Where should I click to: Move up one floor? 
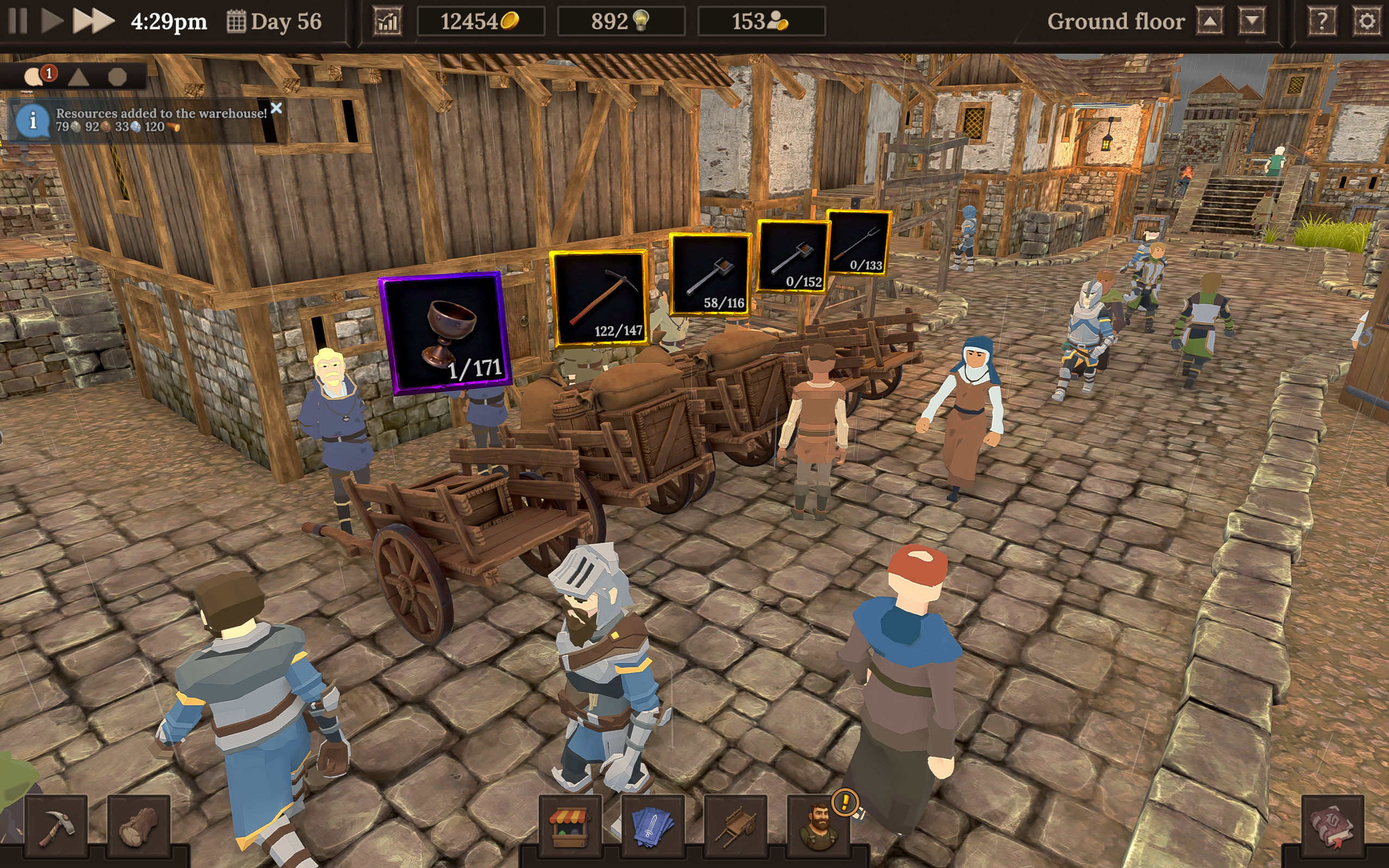click(1210, 22)
